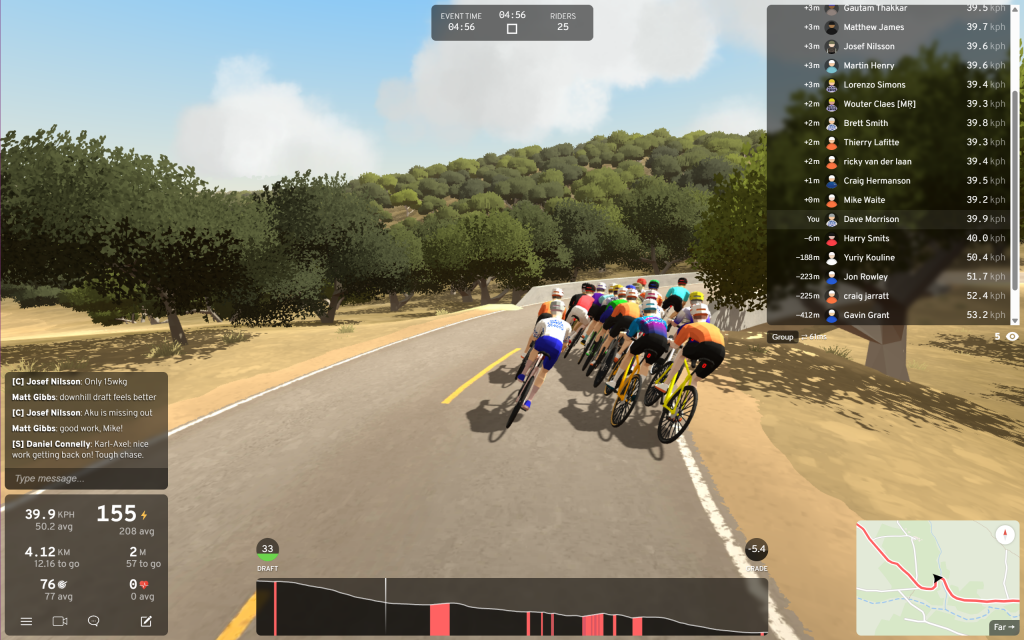
Task: Click the compass button on the minimap
Action: tap(1005, 535)
